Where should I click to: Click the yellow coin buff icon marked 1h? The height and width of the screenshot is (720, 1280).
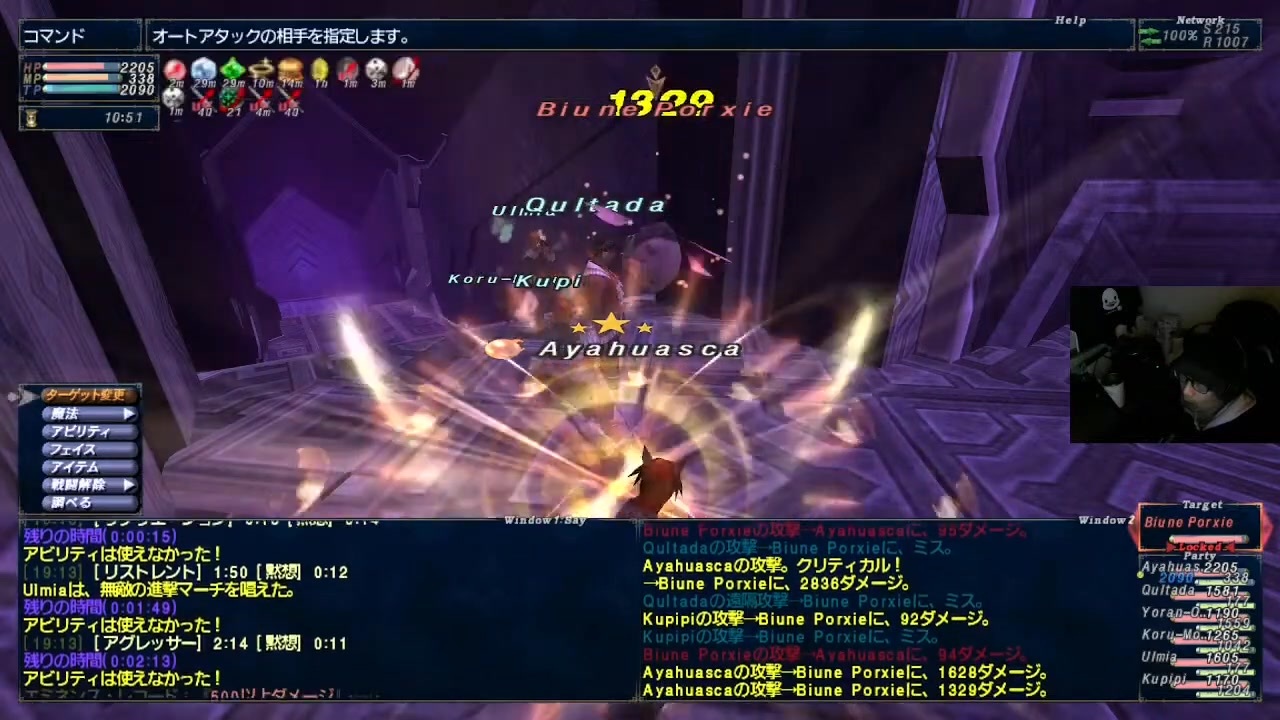319,69
